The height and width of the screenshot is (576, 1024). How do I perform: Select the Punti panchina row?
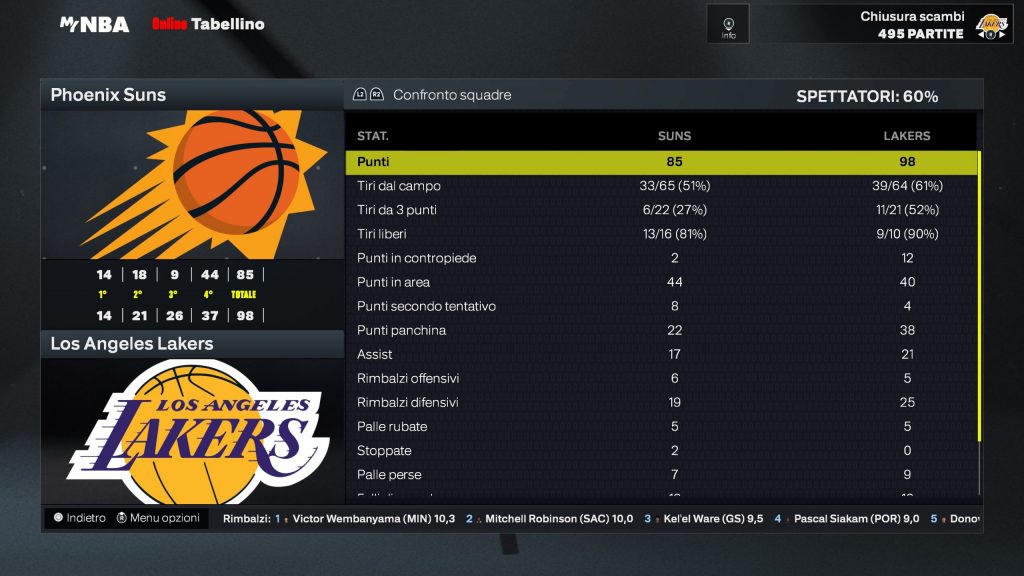[x=661, y=330]
